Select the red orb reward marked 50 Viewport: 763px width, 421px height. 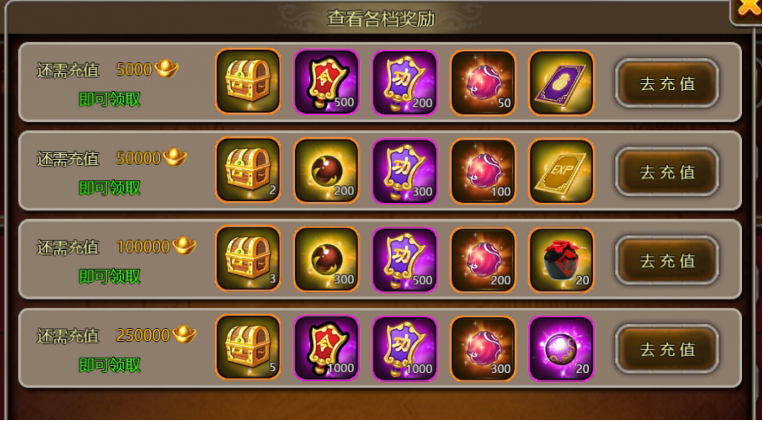(483, 83)
